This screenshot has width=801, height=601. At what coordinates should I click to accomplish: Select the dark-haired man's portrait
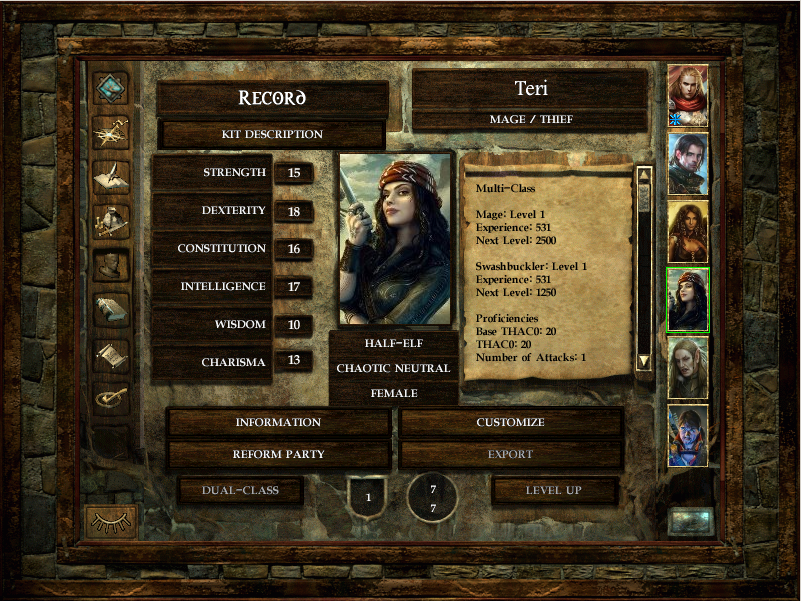[x=688, y=163]
